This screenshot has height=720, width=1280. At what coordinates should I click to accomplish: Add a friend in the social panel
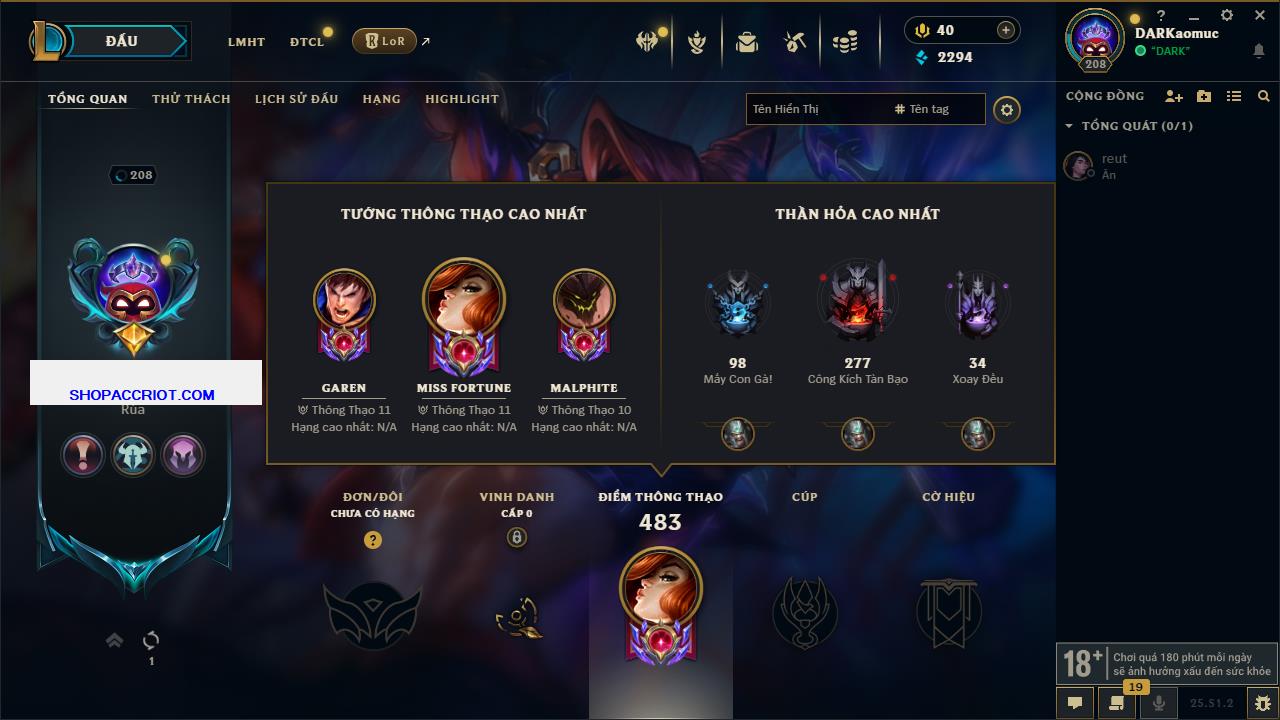1174,96
